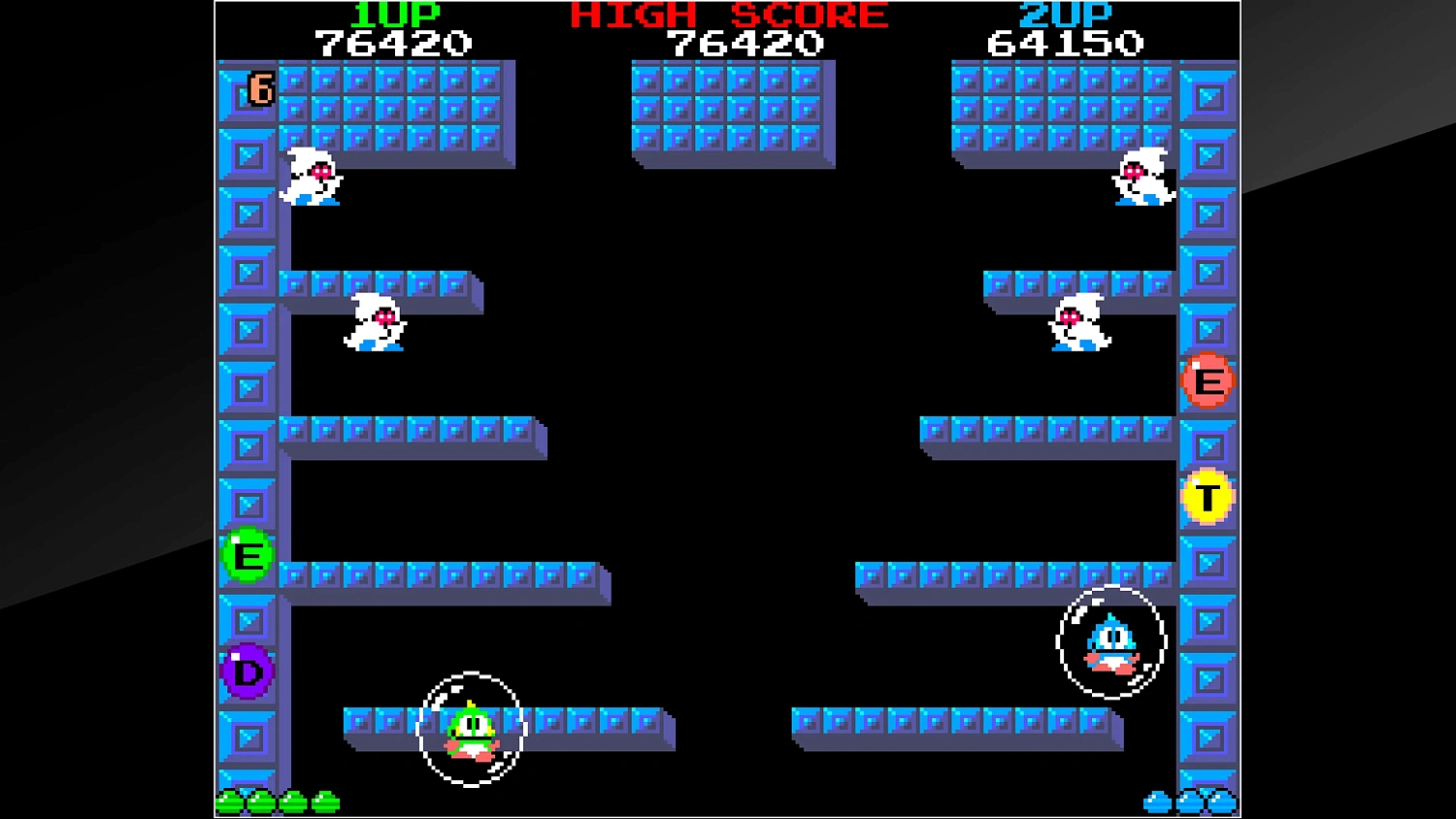Click the last green life icon in the row
The image size is (1456, 819).
point(323,802)
